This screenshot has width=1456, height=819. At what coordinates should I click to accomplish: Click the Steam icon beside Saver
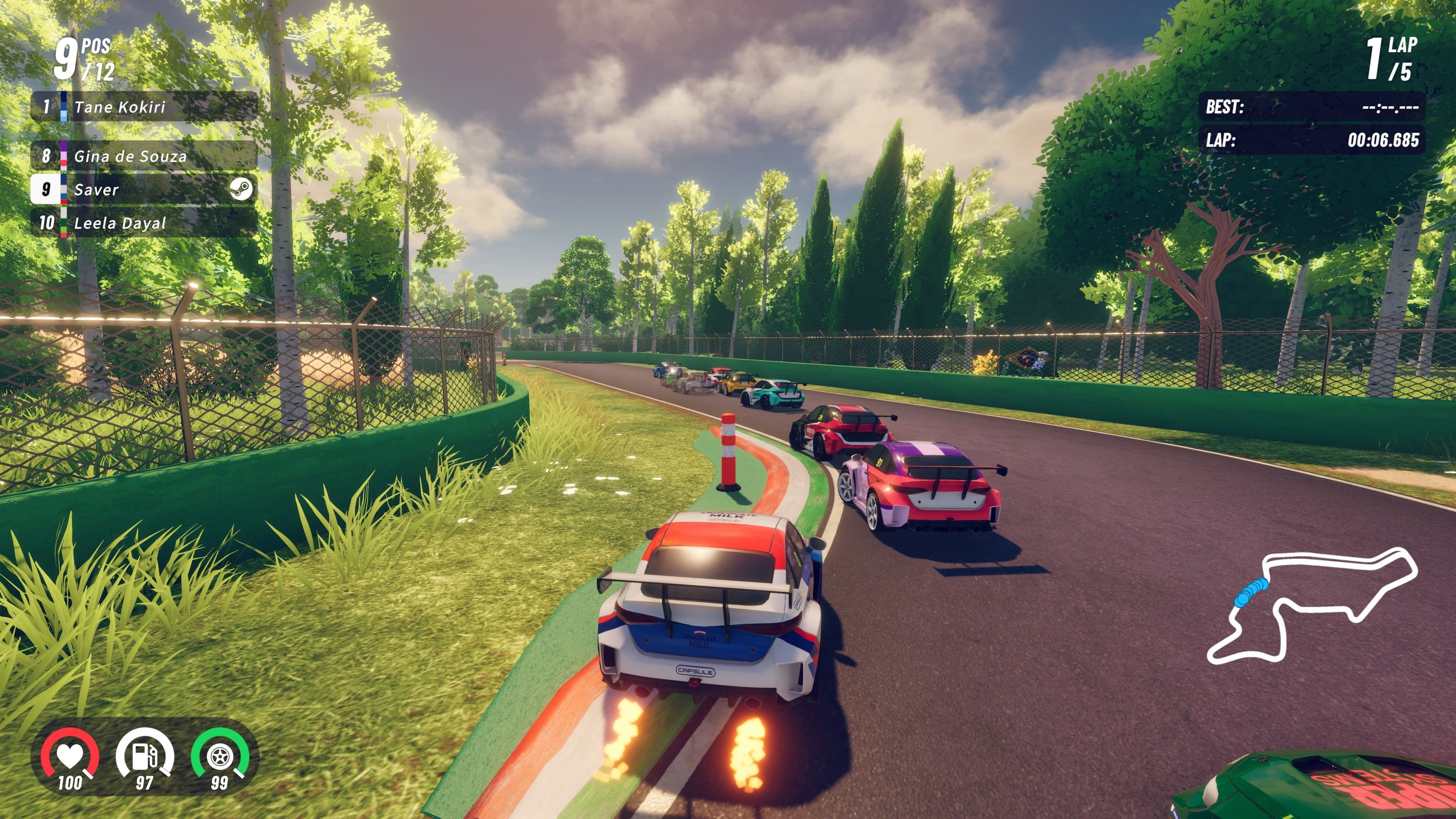[241, 189]
